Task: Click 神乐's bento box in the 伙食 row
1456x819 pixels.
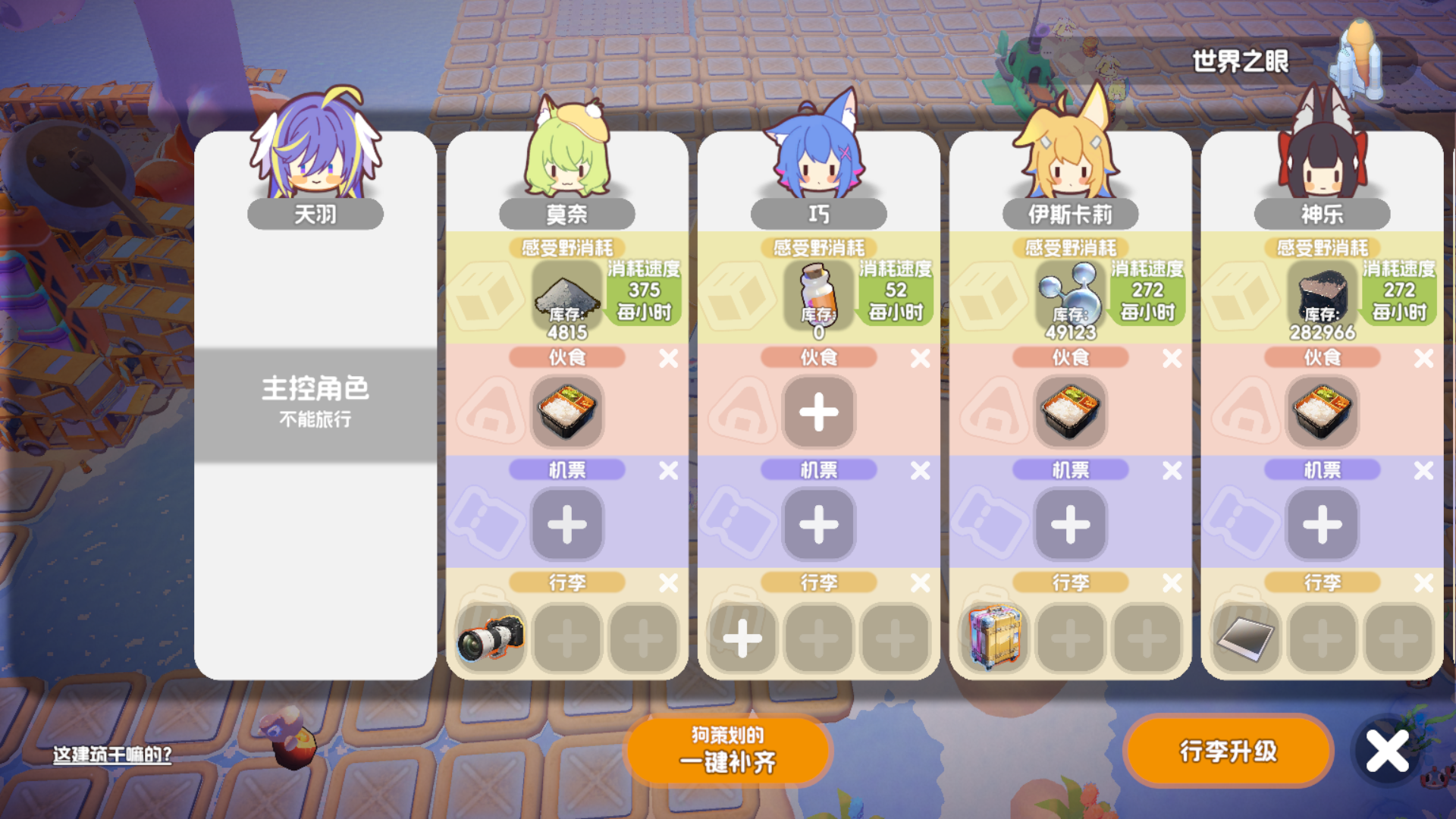Action: 1323,413
